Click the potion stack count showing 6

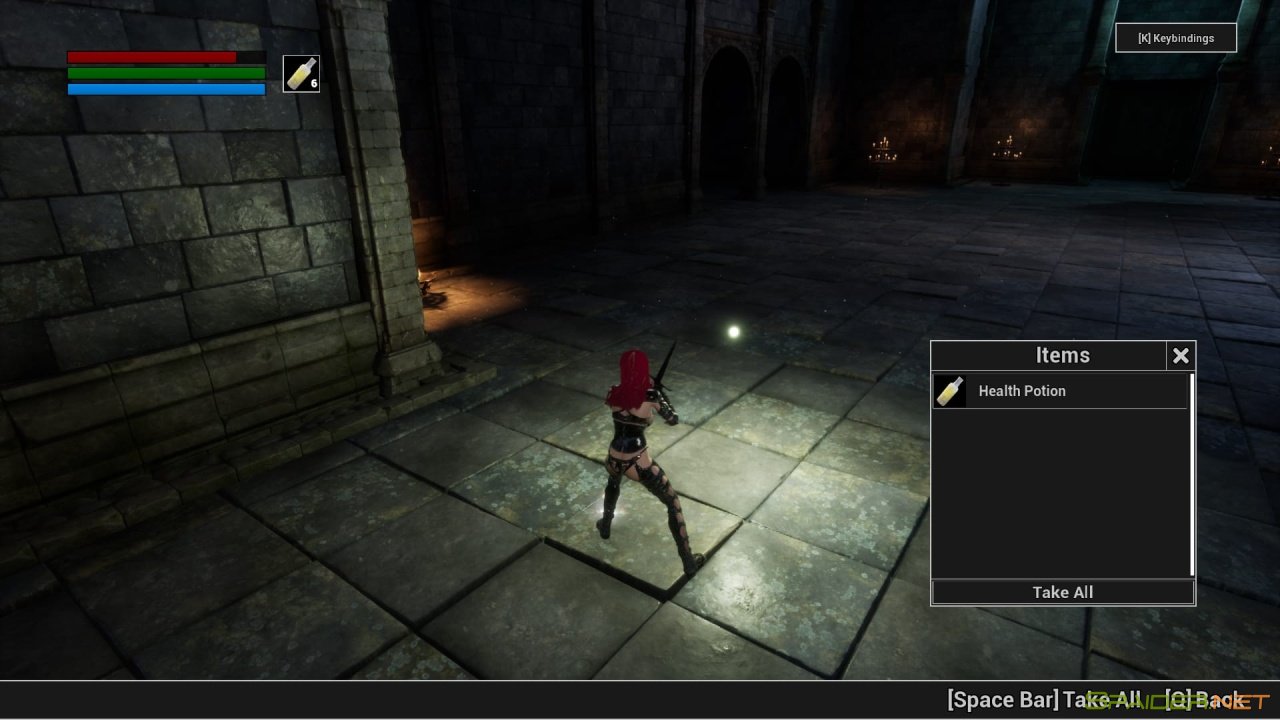[313, 83]
